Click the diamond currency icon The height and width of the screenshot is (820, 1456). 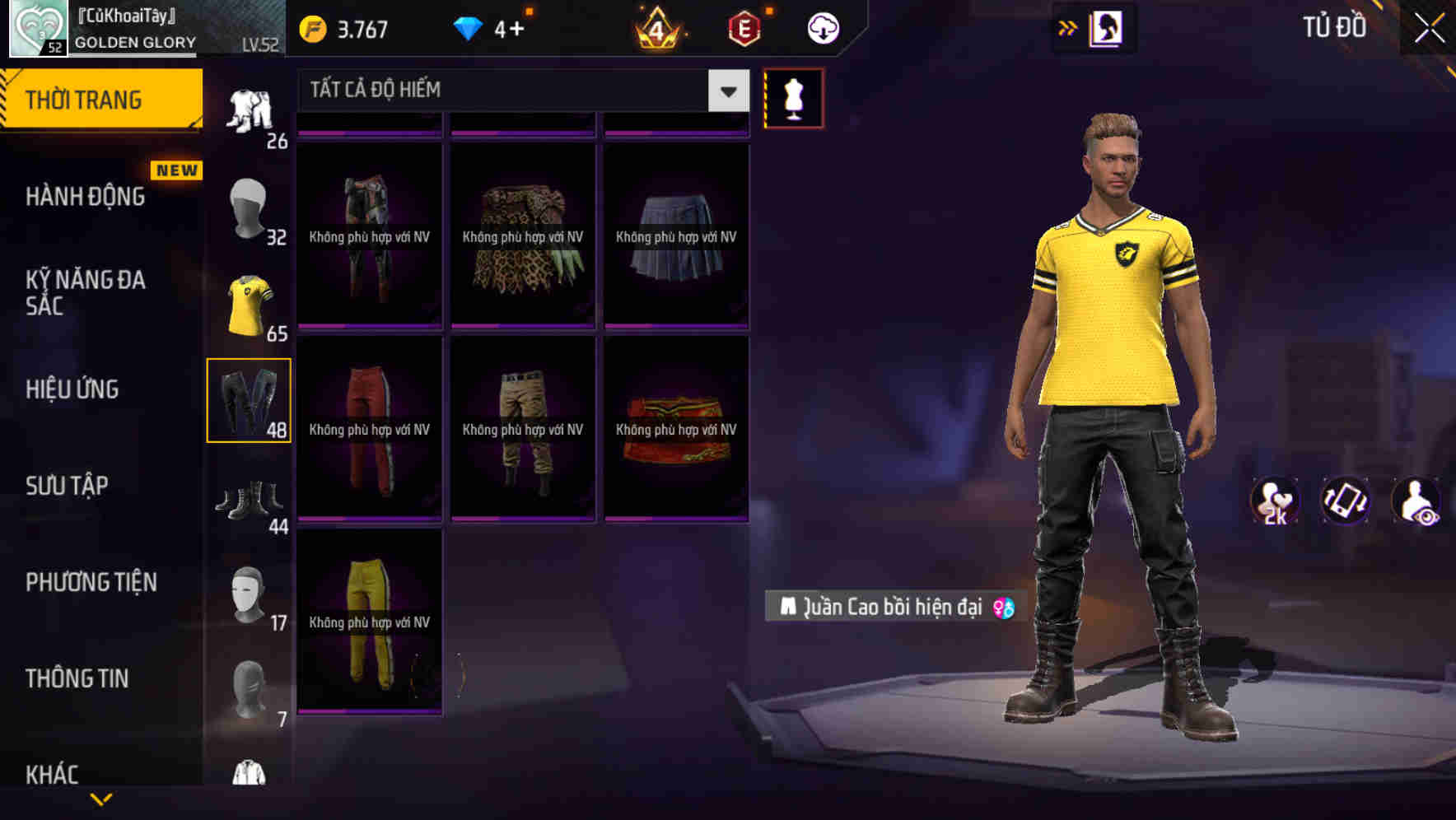coord(469,26)
